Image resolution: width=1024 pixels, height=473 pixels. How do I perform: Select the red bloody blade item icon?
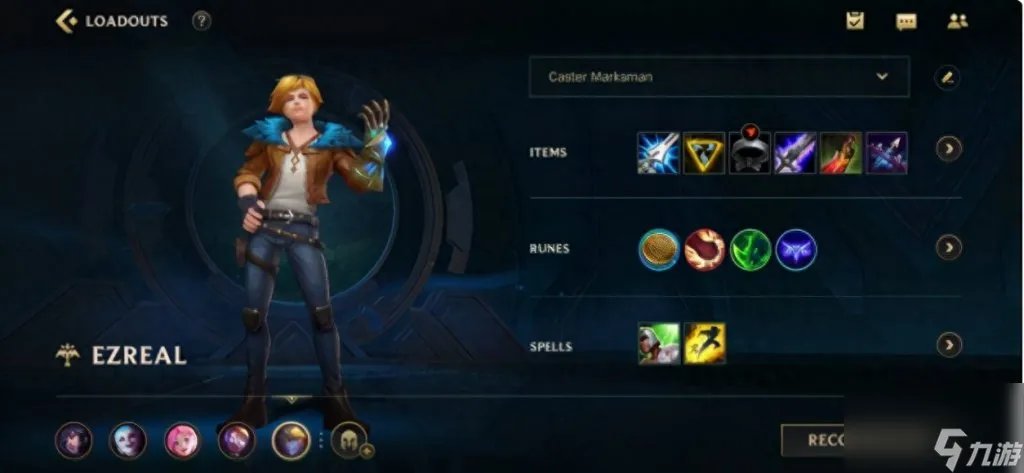tap(841, 153)
